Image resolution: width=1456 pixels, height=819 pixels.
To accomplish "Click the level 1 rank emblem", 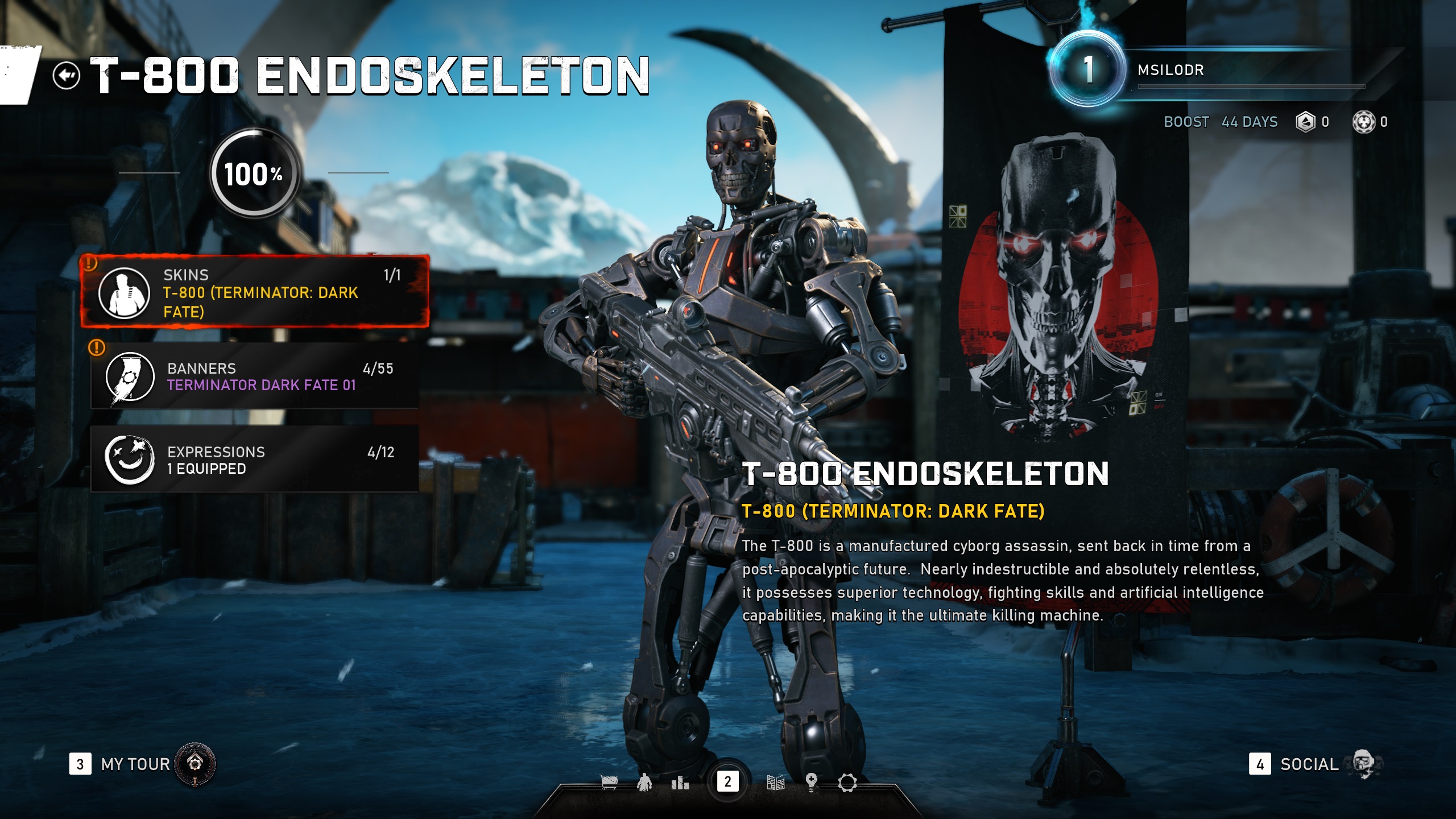I will (x=1087, y=70).
